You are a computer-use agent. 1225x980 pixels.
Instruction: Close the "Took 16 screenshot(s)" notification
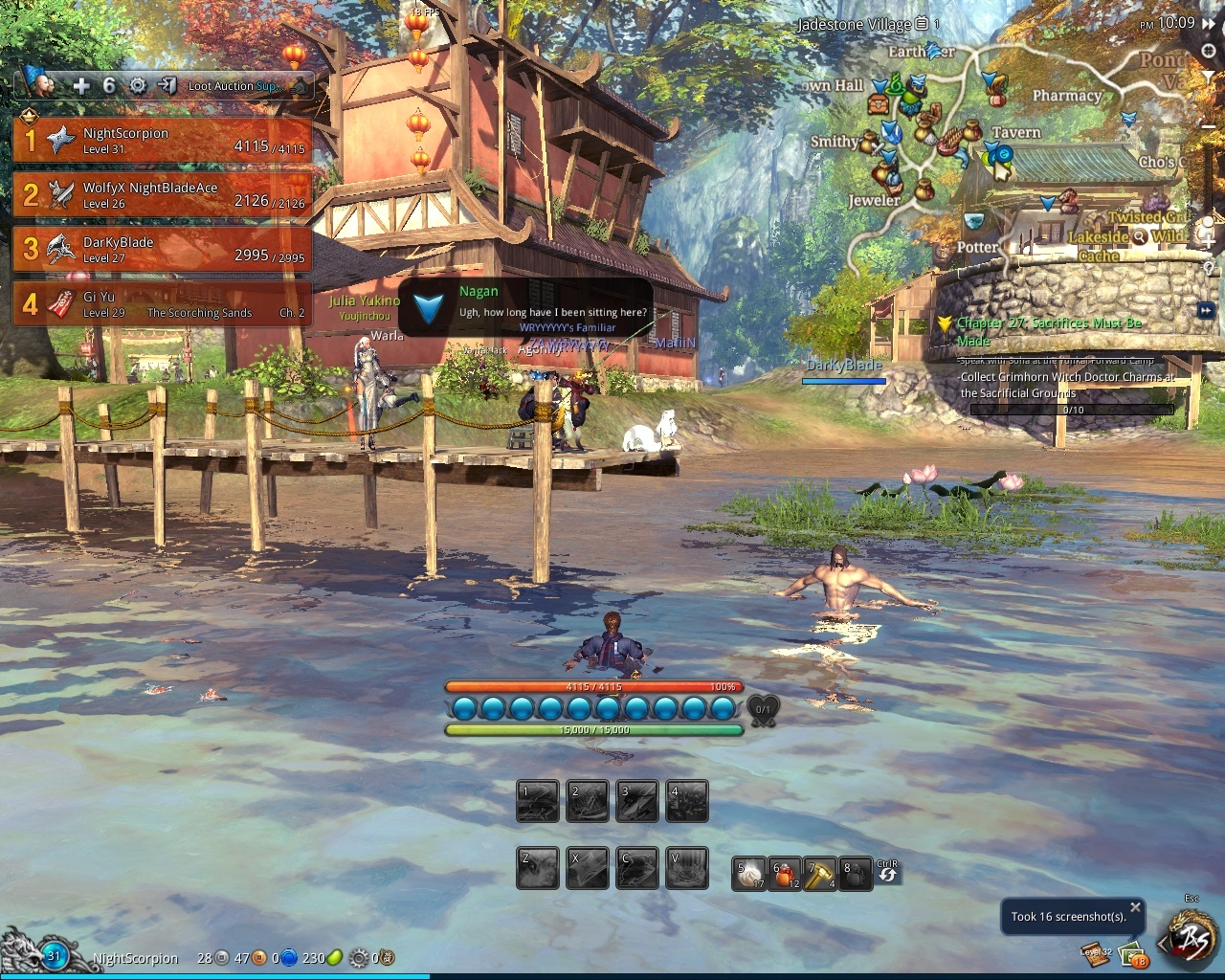coord(1135,906)
